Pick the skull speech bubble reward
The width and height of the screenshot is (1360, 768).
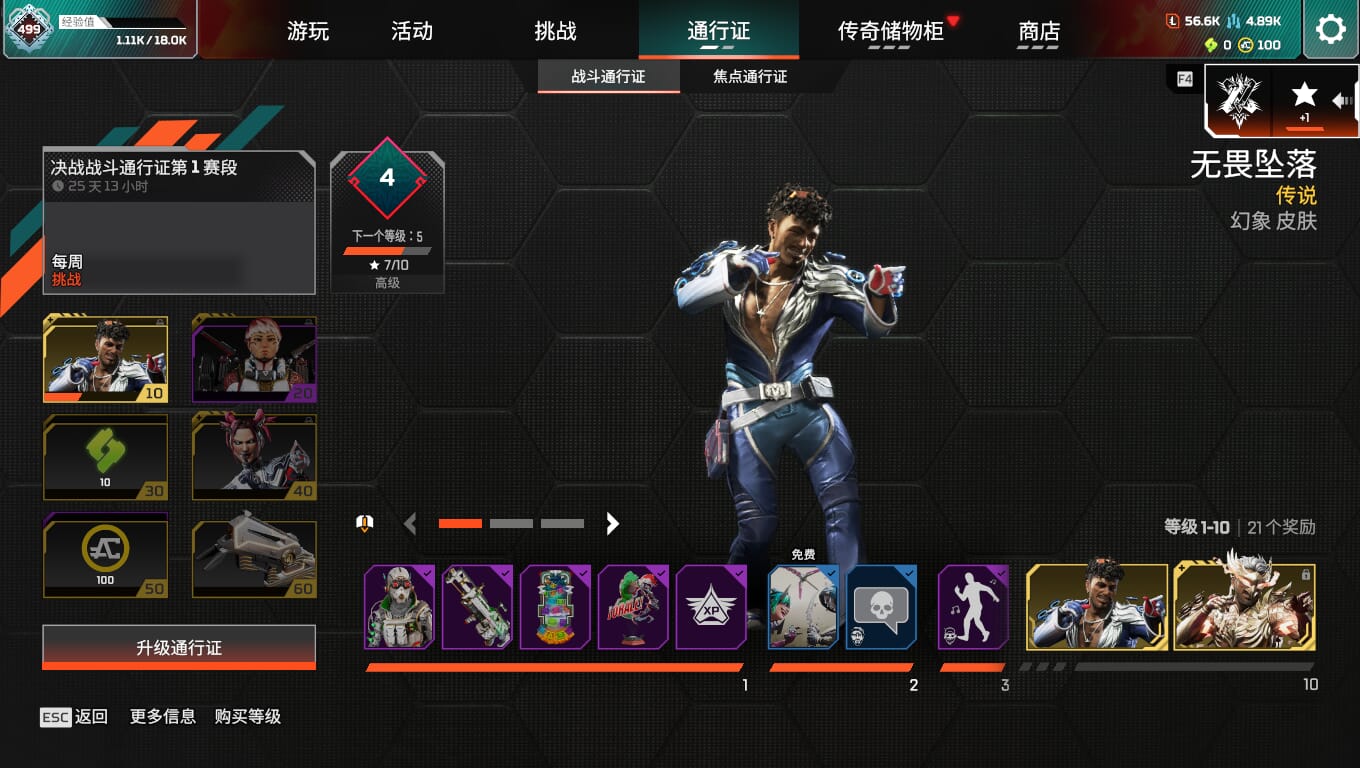pos(881,607)
